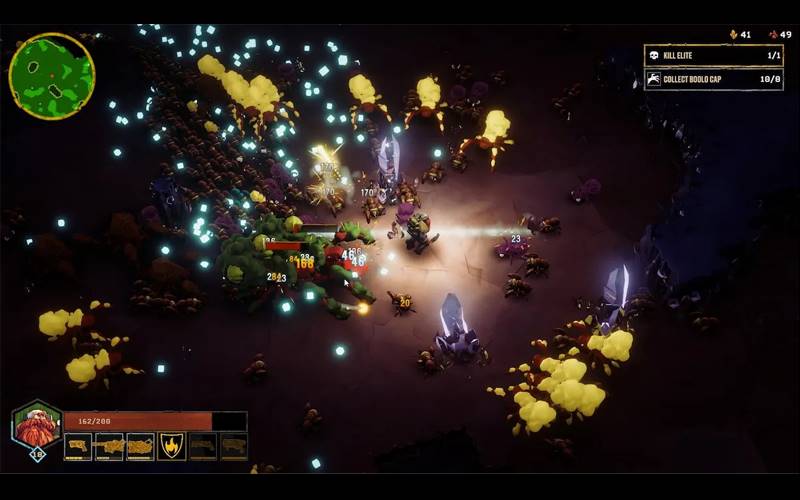Select the pistol weapon slot
The width and height of the screenshot is (800, 500).
click(78, 446)
